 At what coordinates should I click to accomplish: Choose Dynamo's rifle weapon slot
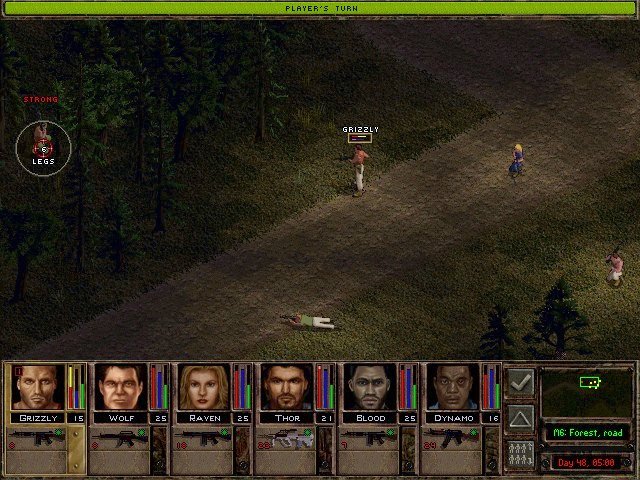pos(454,439)
